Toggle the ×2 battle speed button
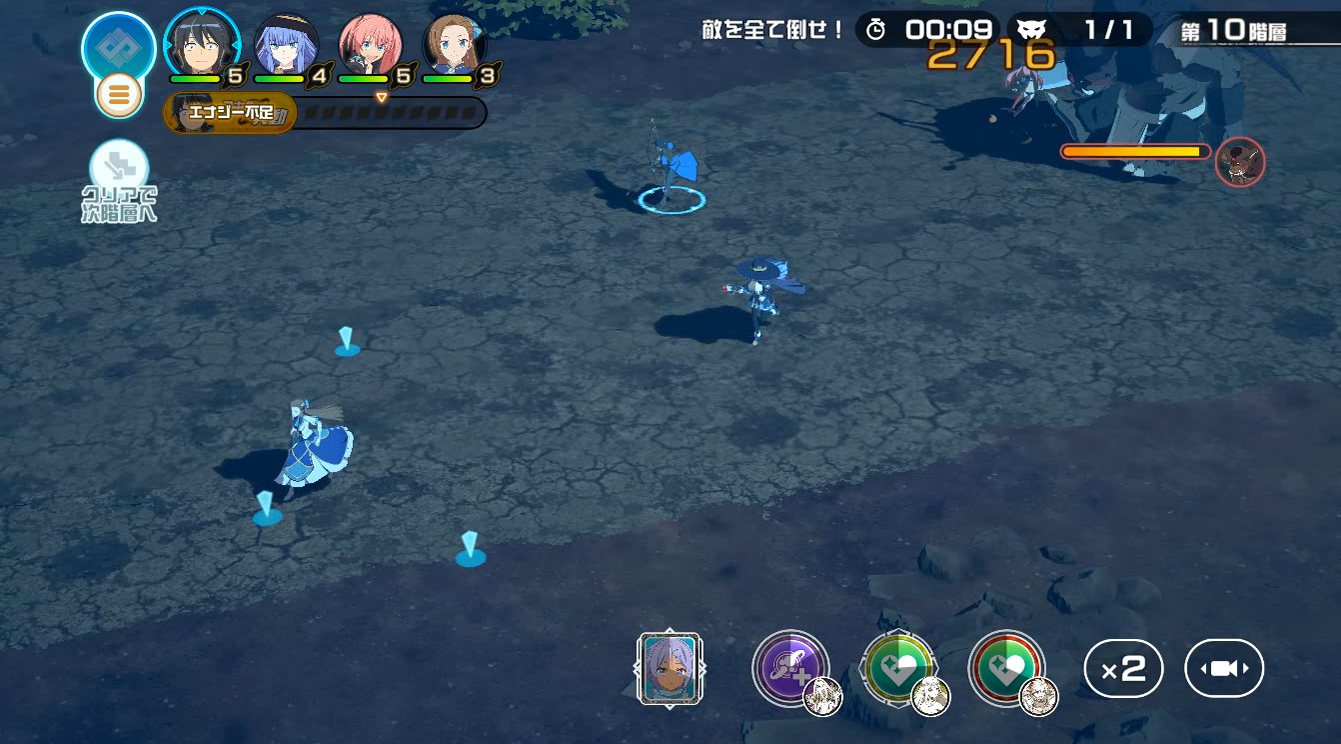 (x=1123, y=668)
